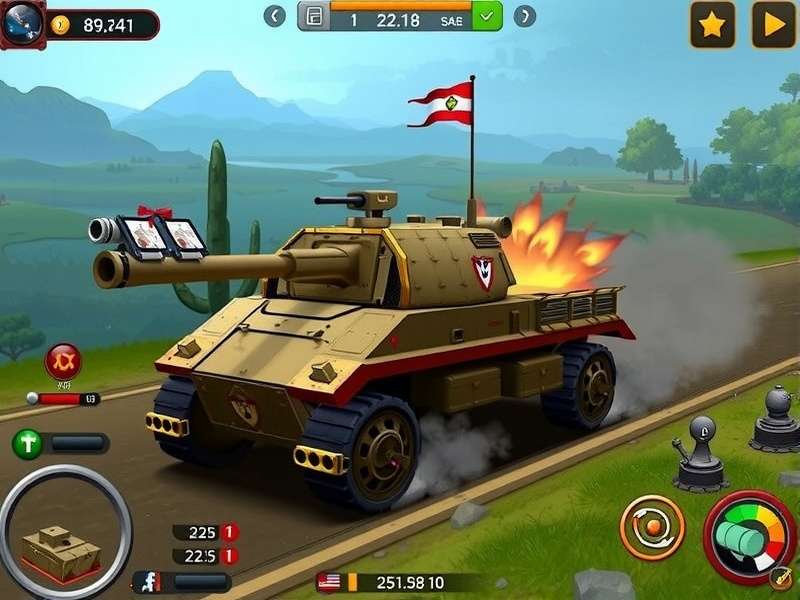This screenshot has height=600, width=800.
Task: Select the next arrow beside the top bar
Action: tap(525, 16)
